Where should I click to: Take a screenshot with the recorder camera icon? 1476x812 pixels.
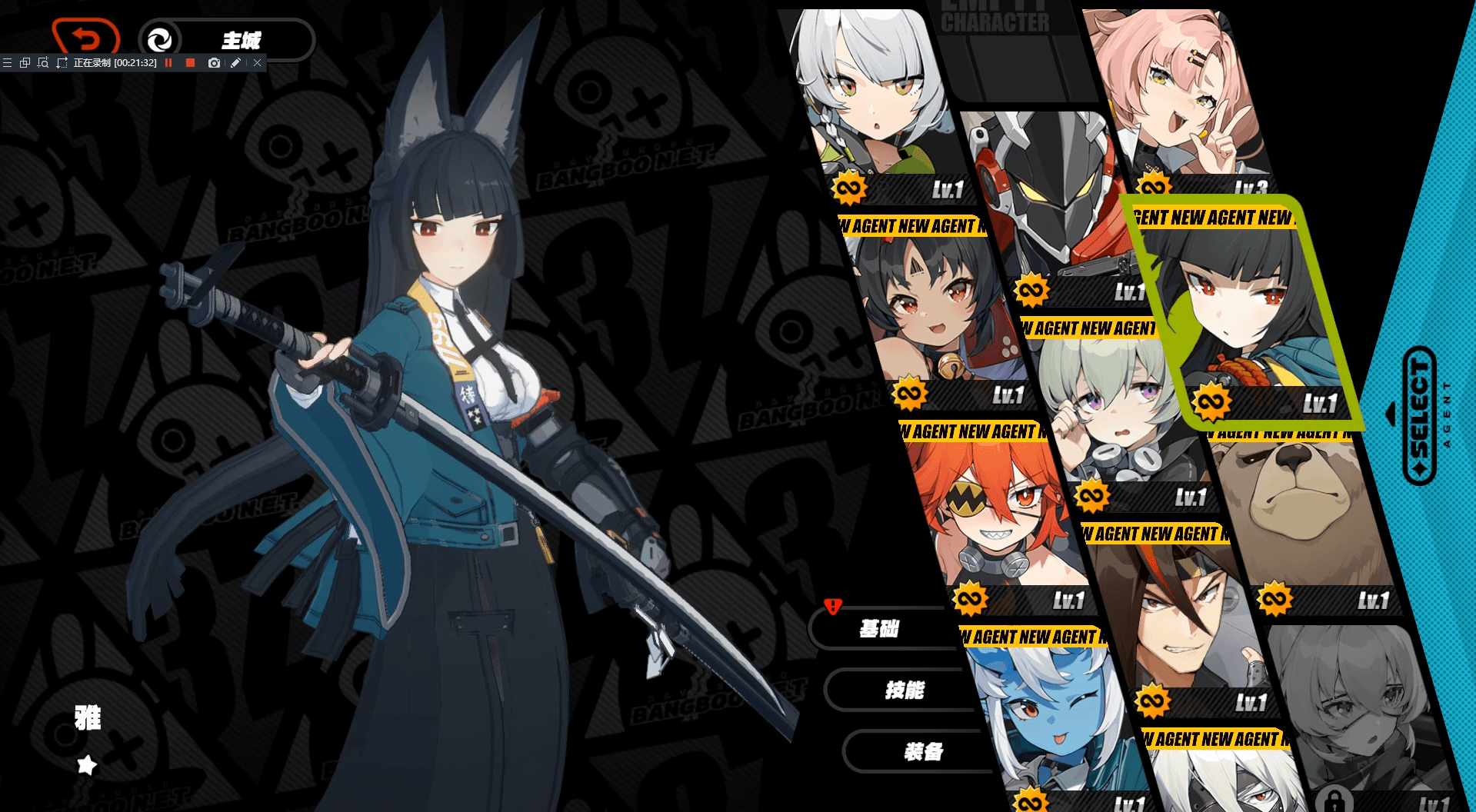tap(214, 63)
